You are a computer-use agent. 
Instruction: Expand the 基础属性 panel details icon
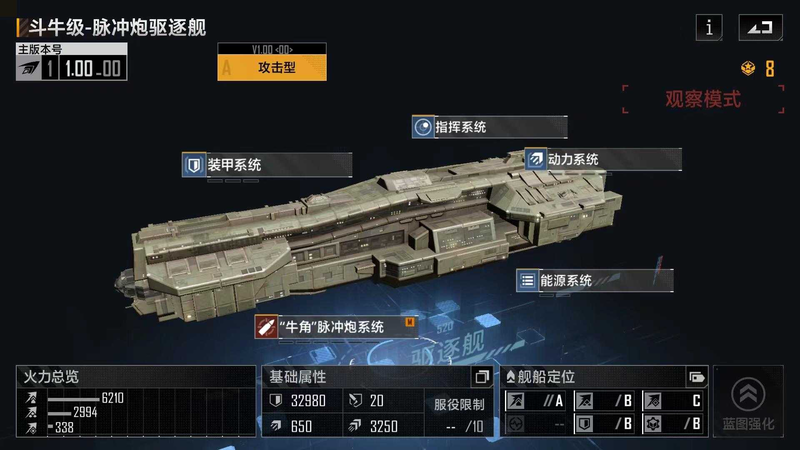481,377
